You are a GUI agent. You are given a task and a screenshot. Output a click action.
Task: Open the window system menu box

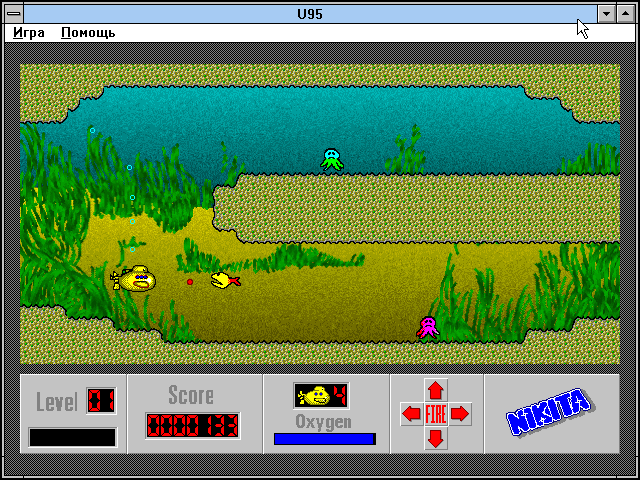tap(14, 13)
